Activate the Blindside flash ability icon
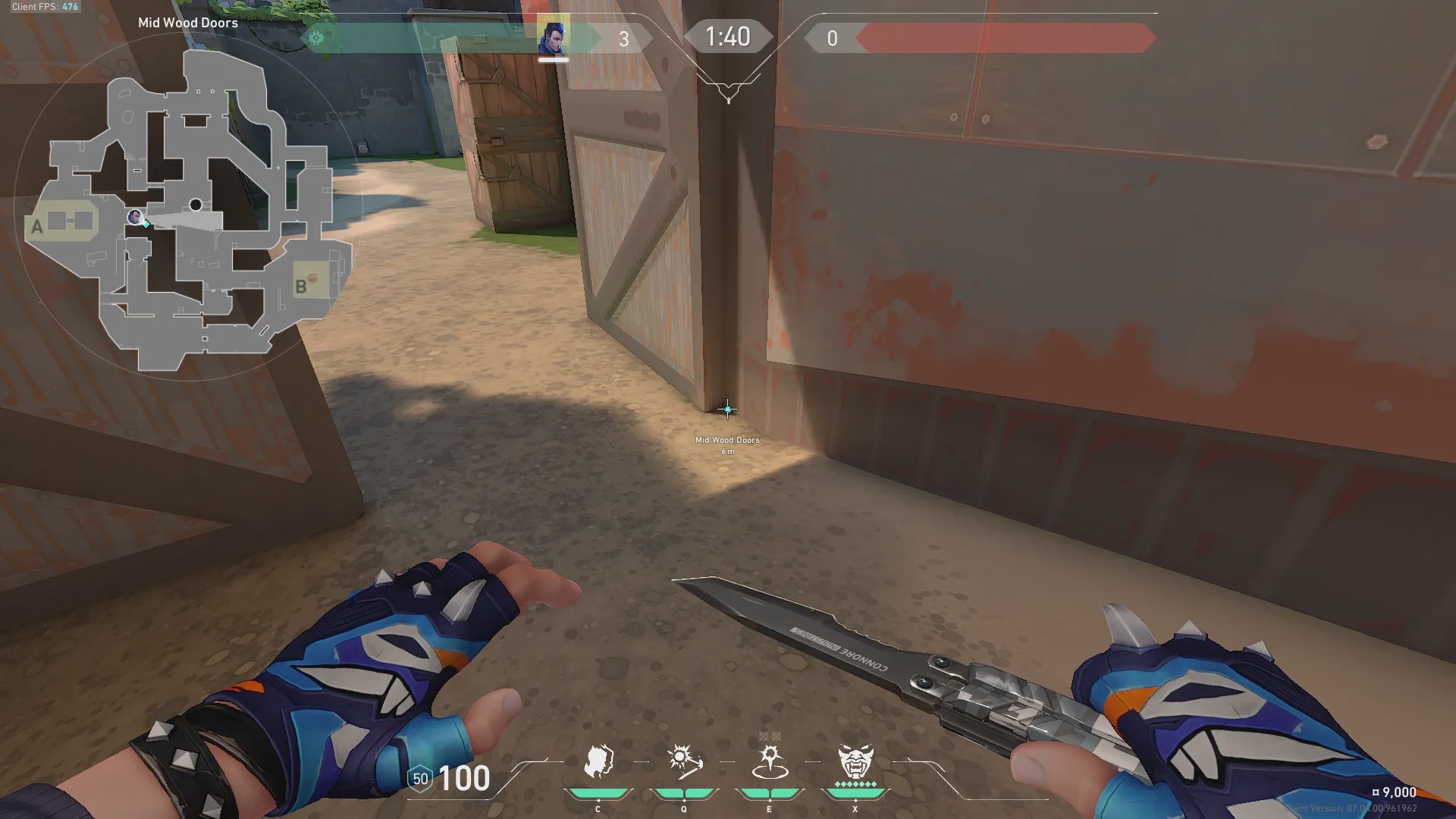The height and width of the screenshot is (819, 1456). pos(683,761)
